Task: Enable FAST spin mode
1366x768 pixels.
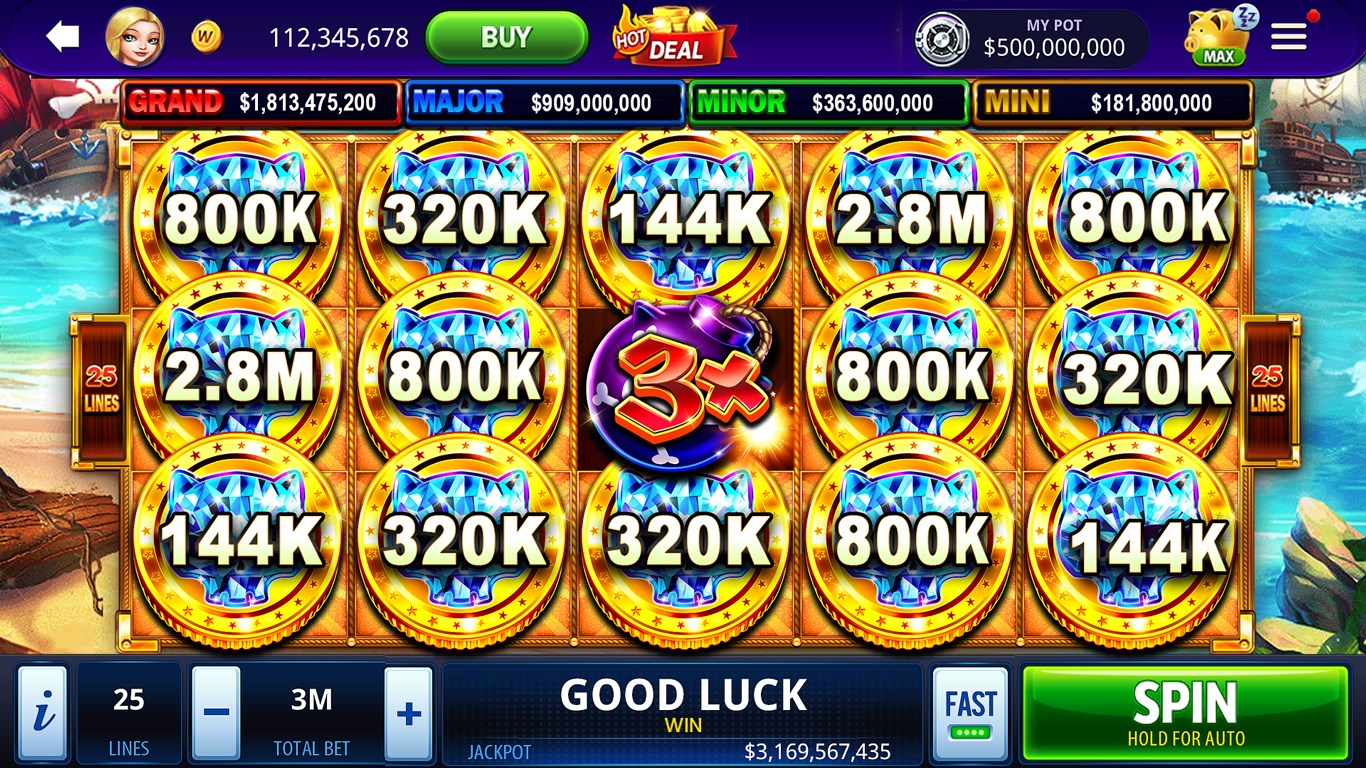Action: 968,712
